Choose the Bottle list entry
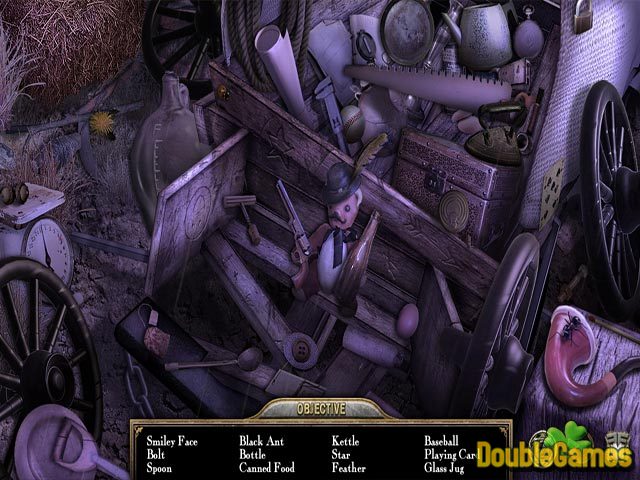Viewport: 640px width, 480px height. pos(255,453)
